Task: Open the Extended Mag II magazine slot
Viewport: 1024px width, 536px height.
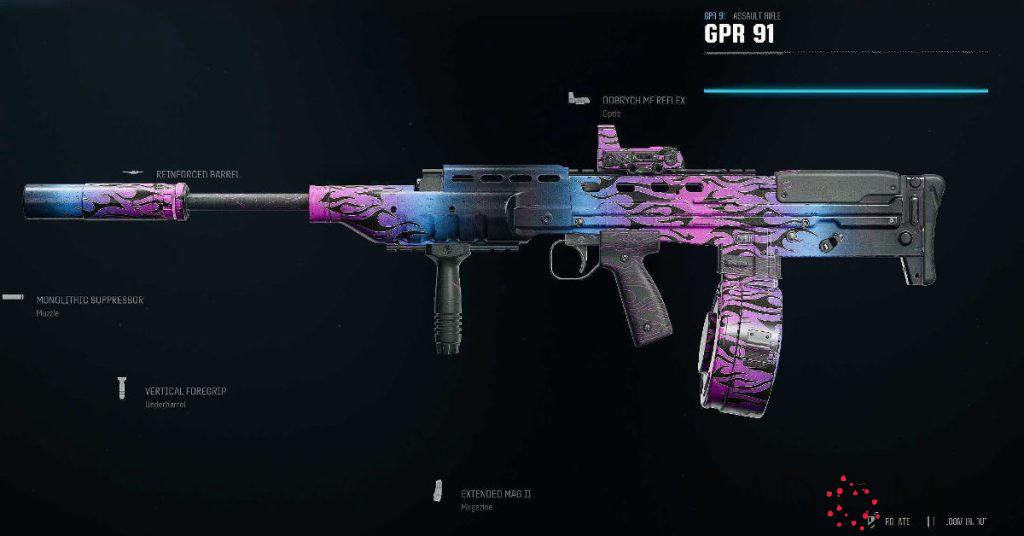Action: (x=495, y=494)
